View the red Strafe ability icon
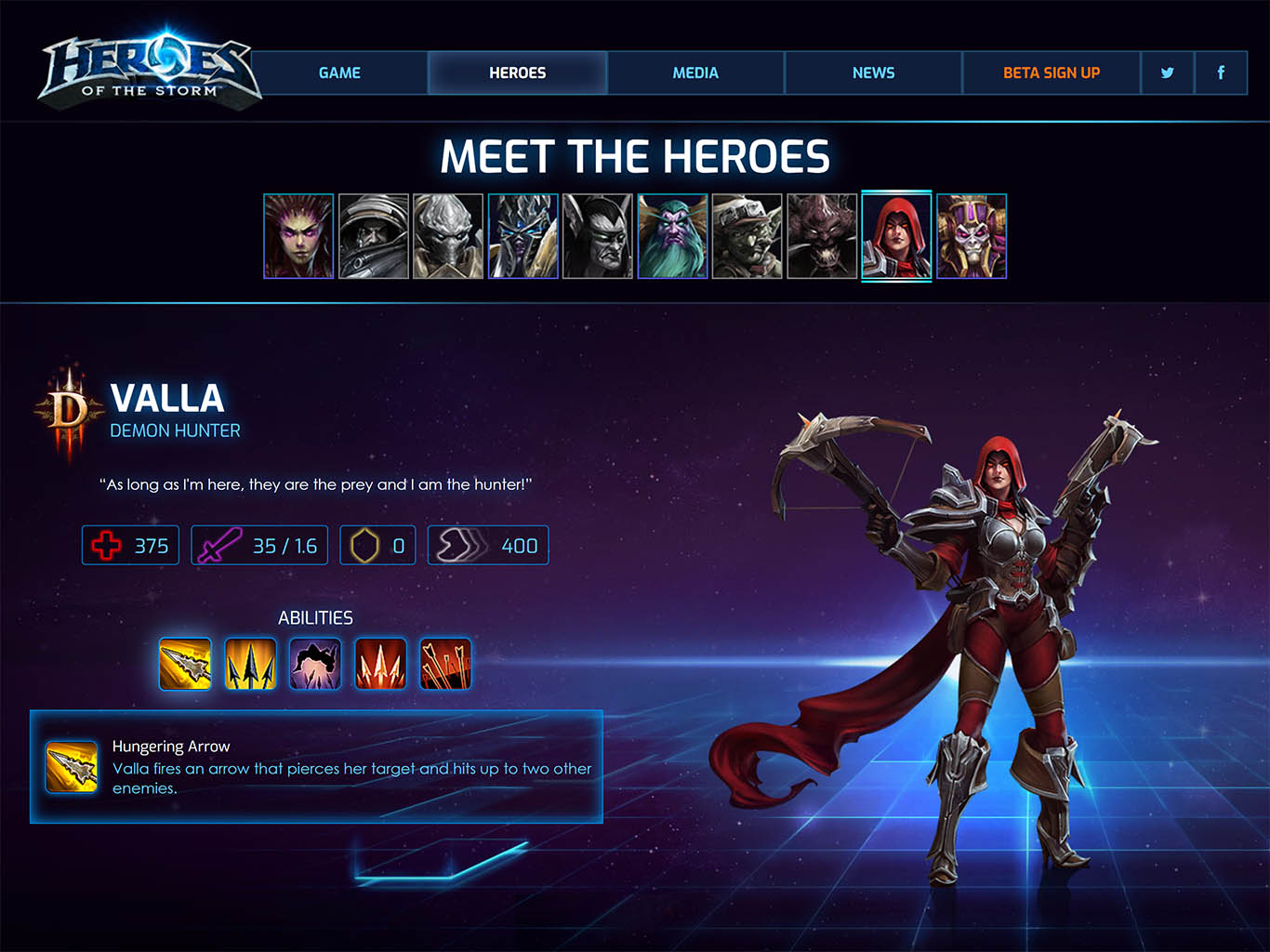The width and height of the screenshot is (1270, 952). (380, 664)
